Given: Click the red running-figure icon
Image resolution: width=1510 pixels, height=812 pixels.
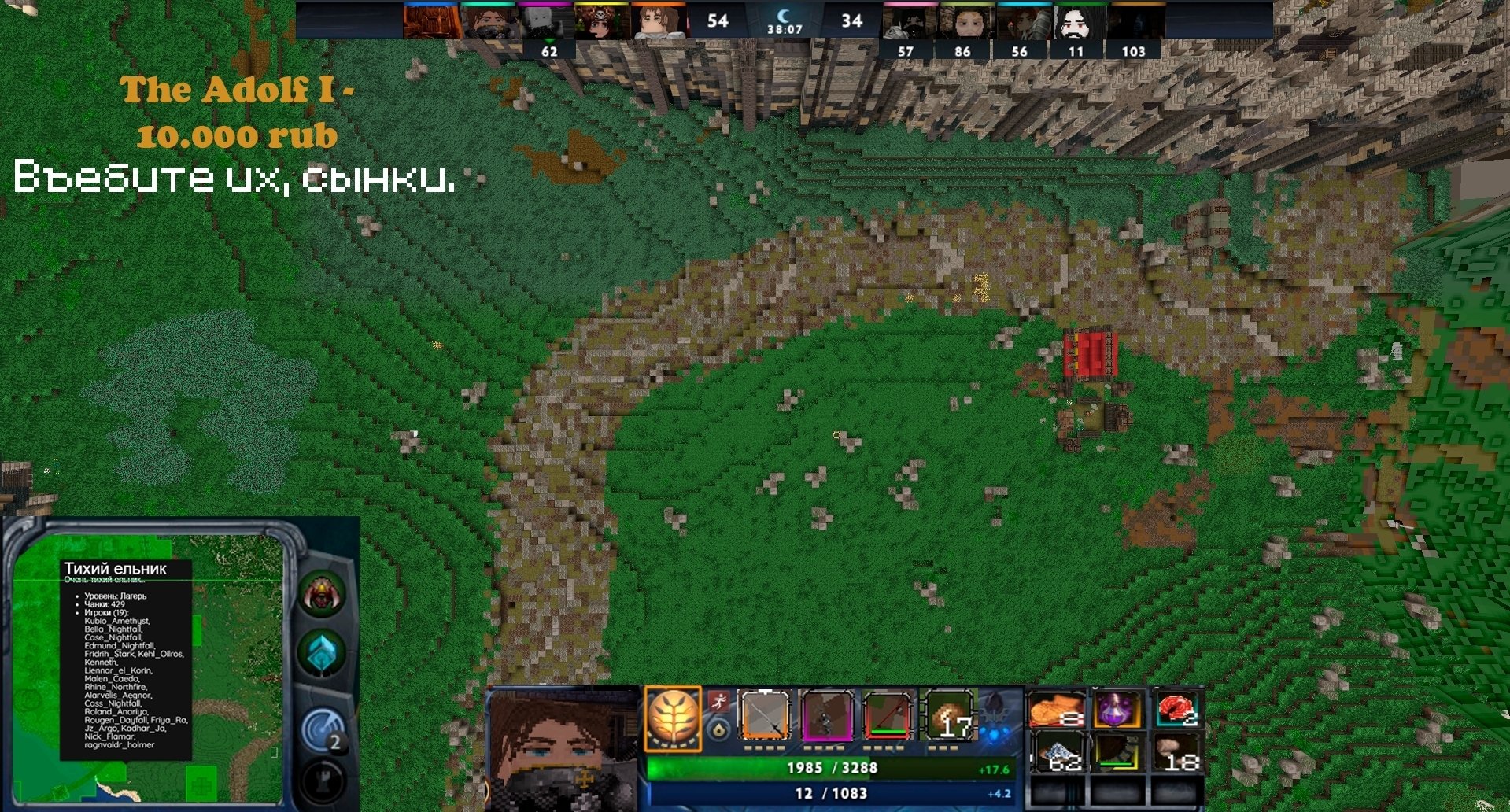Looking at the screenshot, I should tap(718, 700).
